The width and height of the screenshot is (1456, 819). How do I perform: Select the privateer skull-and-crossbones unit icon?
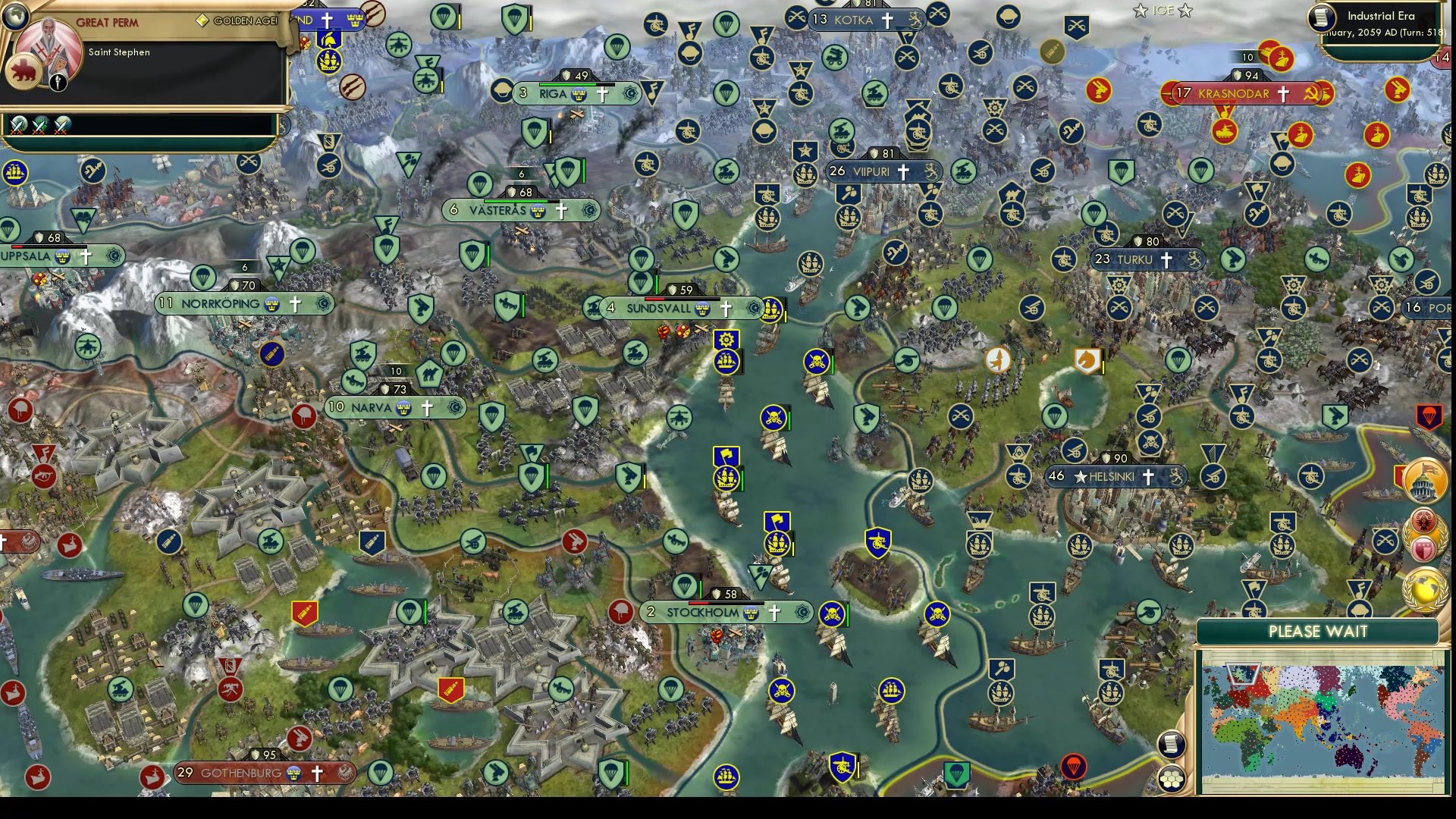click(x=773, y=417)
